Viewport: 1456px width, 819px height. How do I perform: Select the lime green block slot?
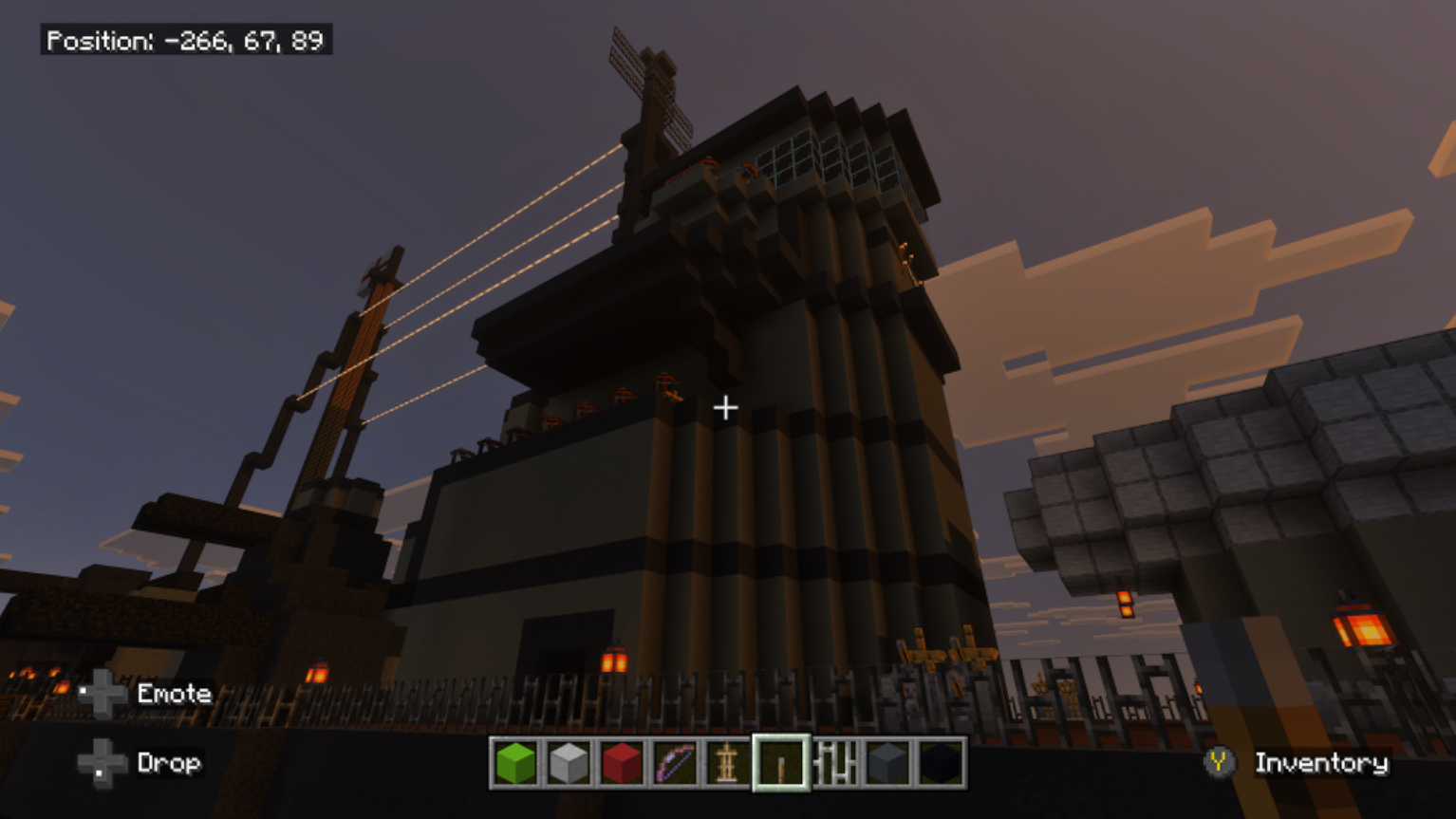[515, 763]
